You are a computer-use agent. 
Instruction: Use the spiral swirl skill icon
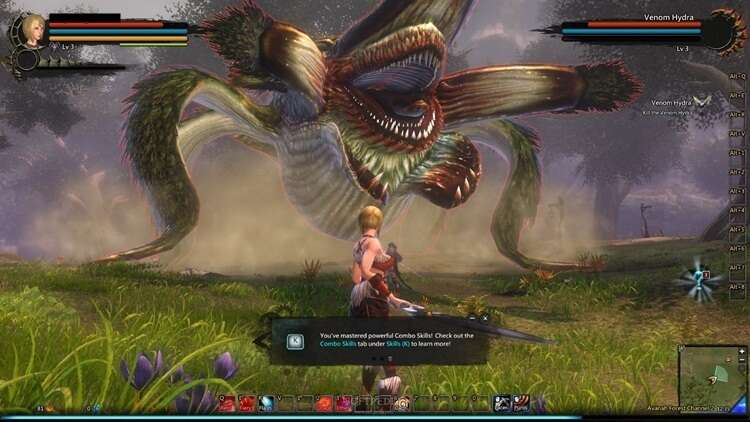402,404
